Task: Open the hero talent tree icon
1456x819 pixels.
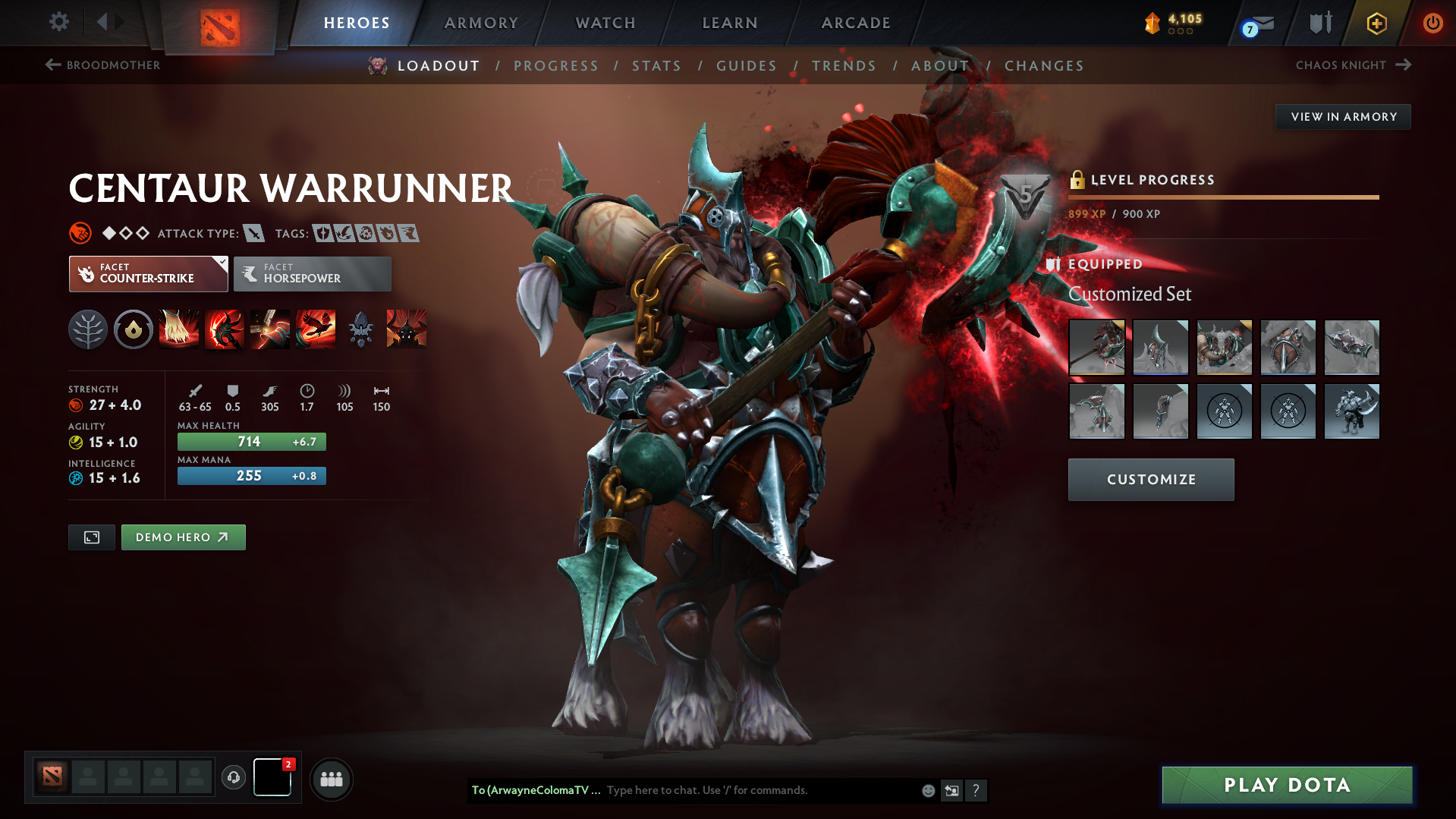Action: 88,329
